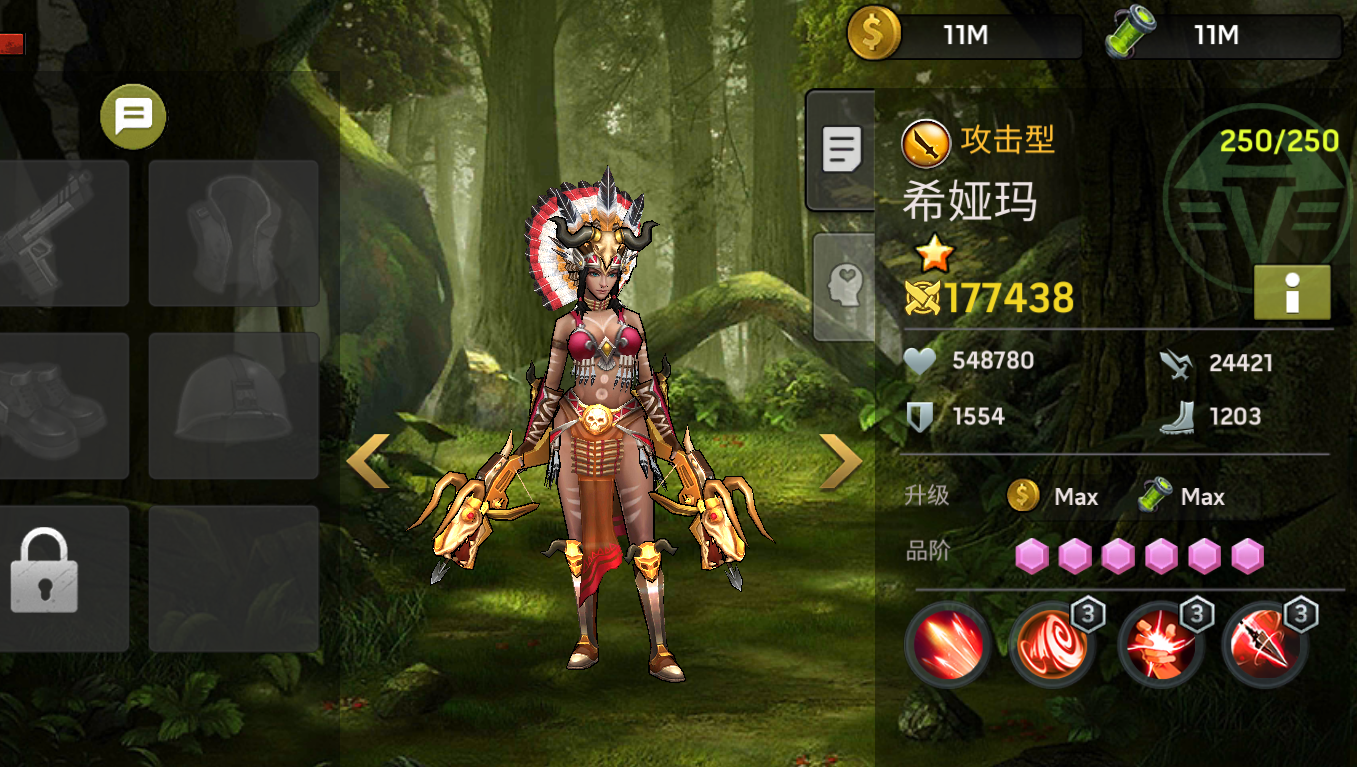Switch to the document details tab
The width and height of the screenshot is (1357, 767).
point(841,150)
